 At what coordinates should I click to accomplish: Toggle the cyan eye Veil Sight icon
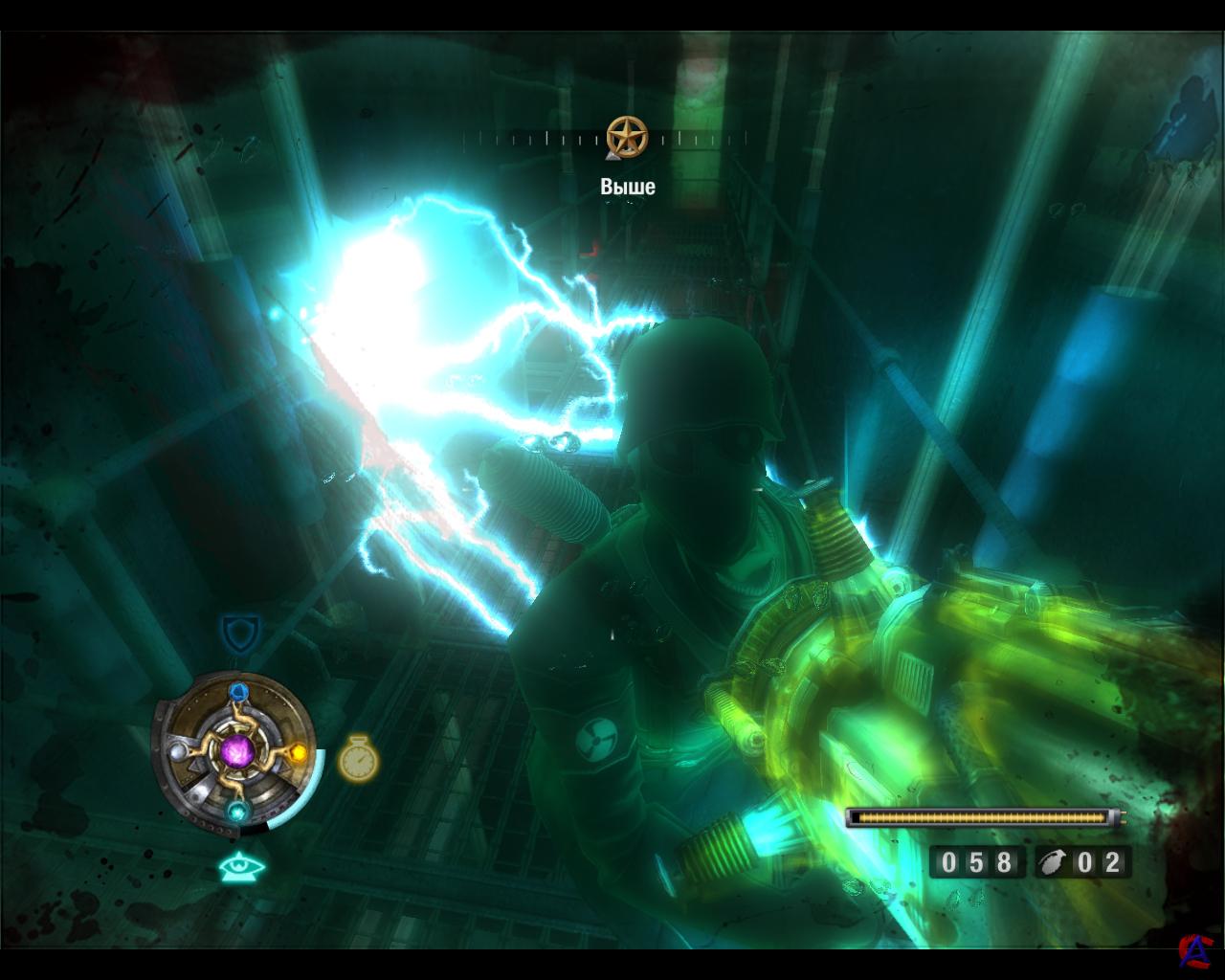tap(242, 867)
